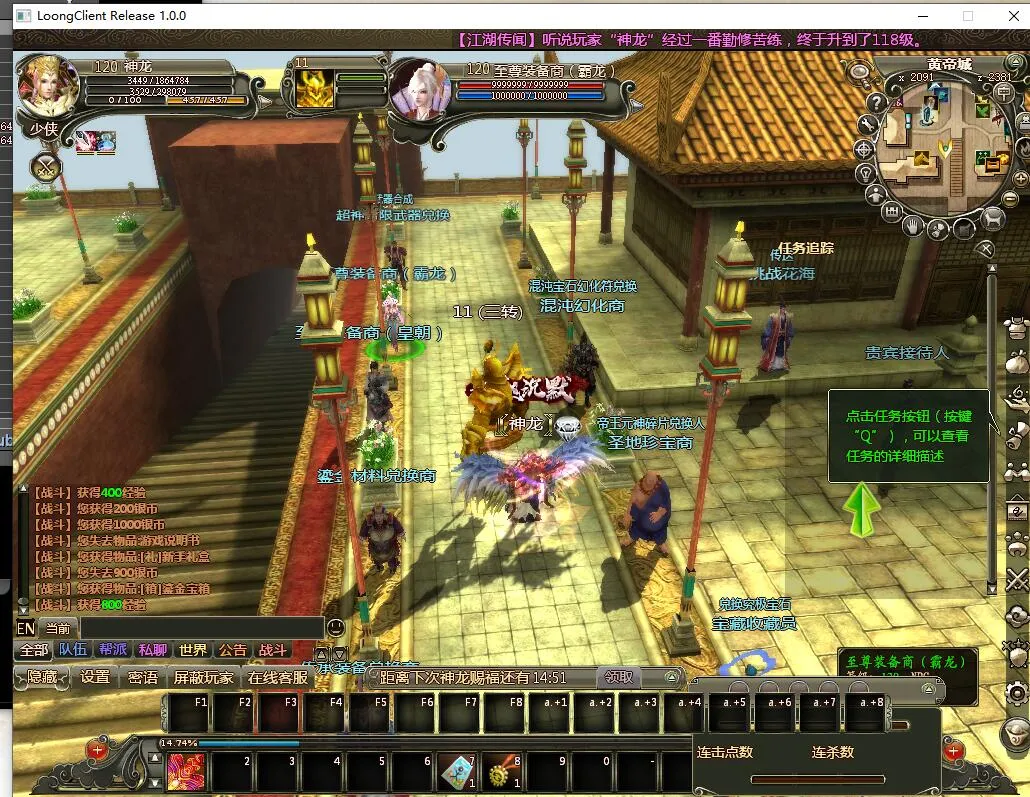Claim the blessing with the 领取 button
Viewport: 1030px width, 797px height.
(x=620, y=677)
